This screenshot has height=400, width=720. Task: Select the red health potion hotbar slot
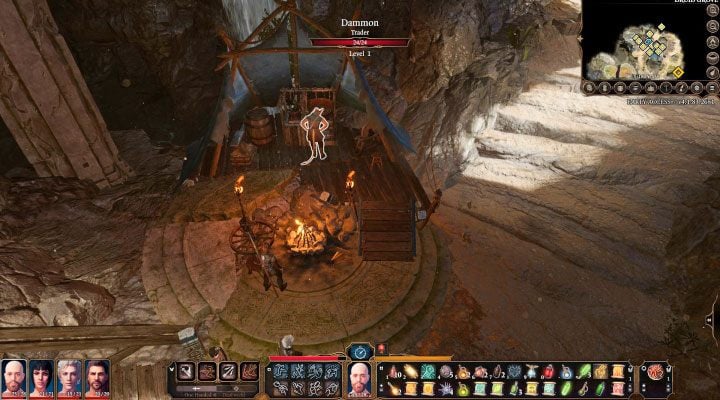(x=549, y=371)
